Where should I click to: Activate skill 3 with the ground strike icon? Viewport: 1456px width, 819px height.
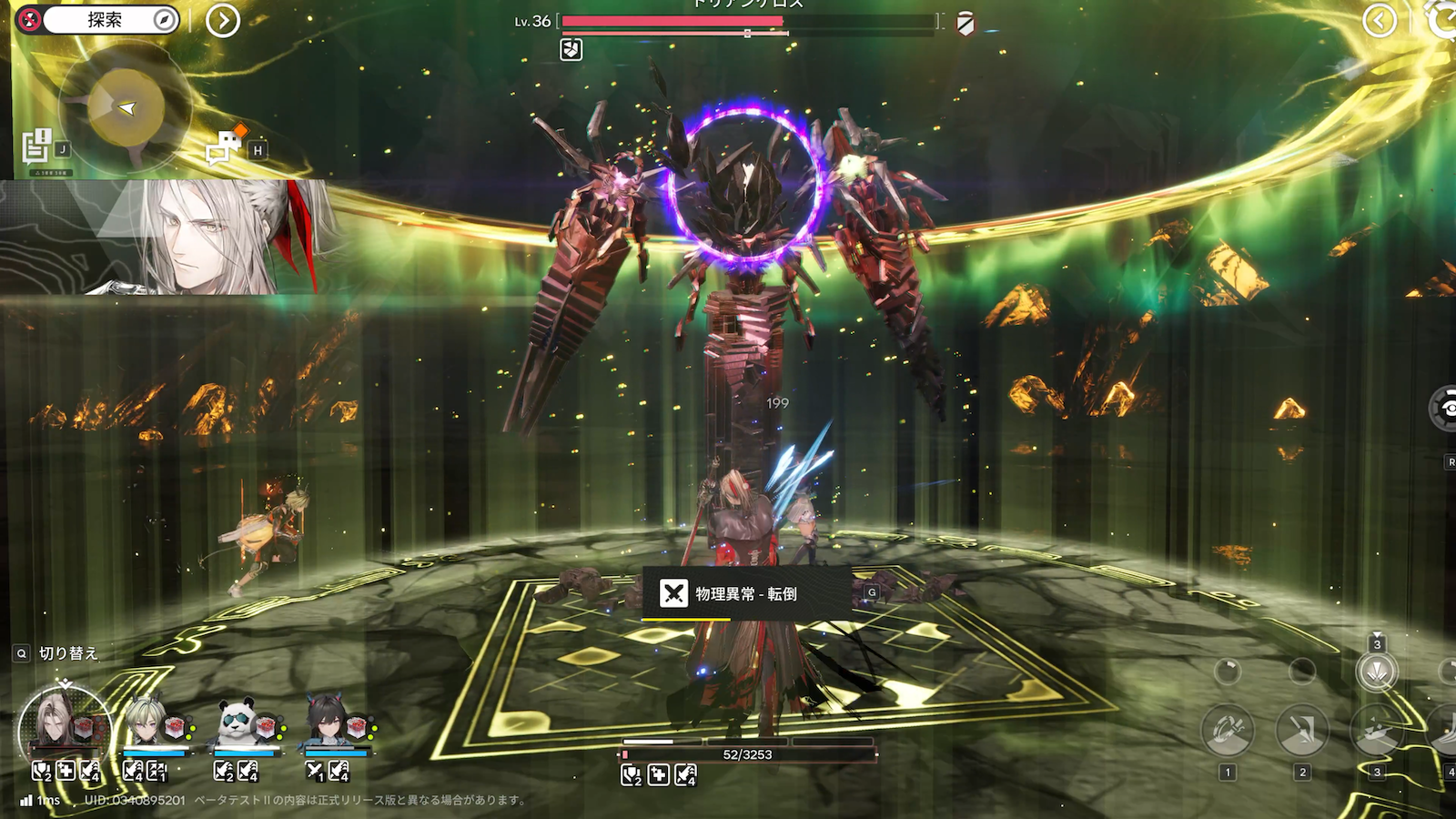point(1377,731)
